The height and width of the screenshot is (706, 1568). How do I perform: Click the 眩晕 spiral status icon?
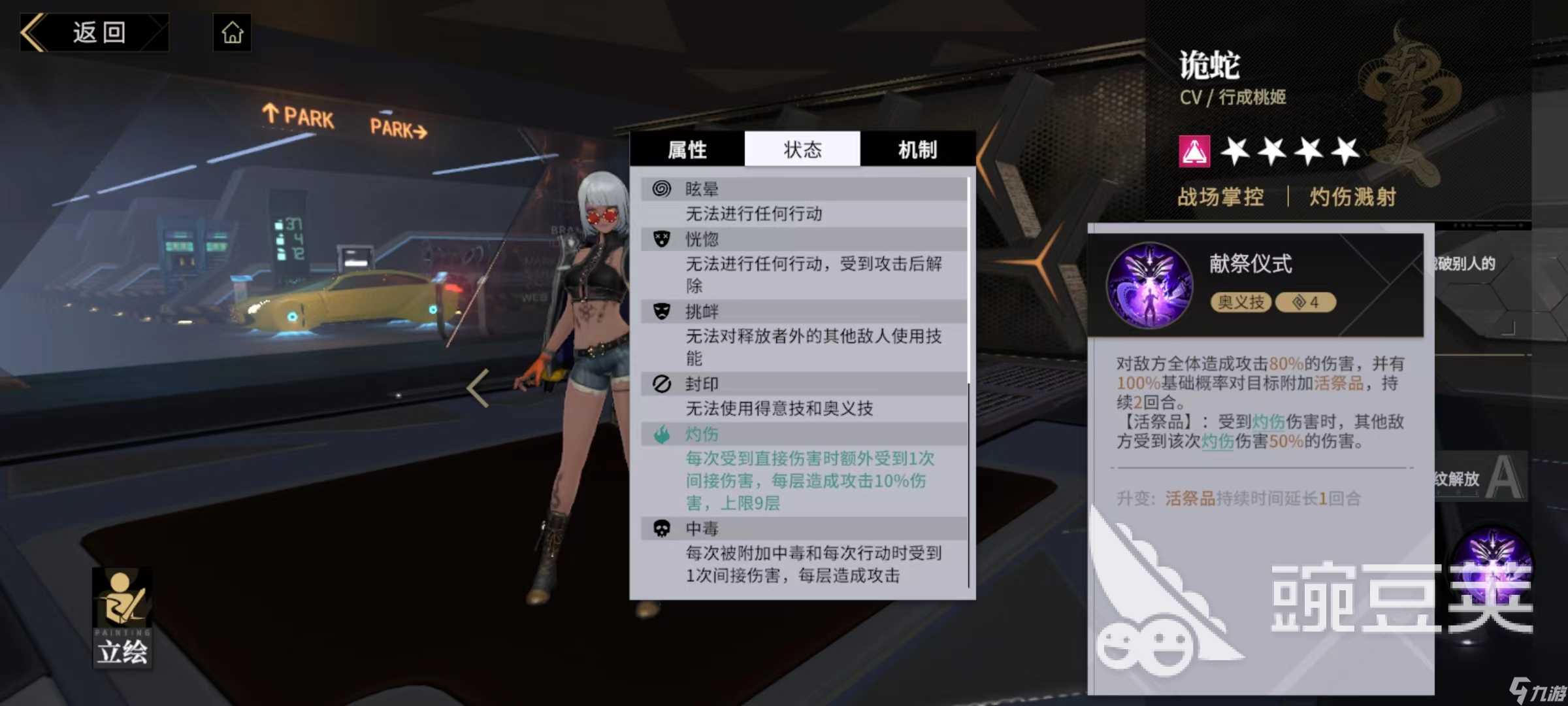[662, 188]
